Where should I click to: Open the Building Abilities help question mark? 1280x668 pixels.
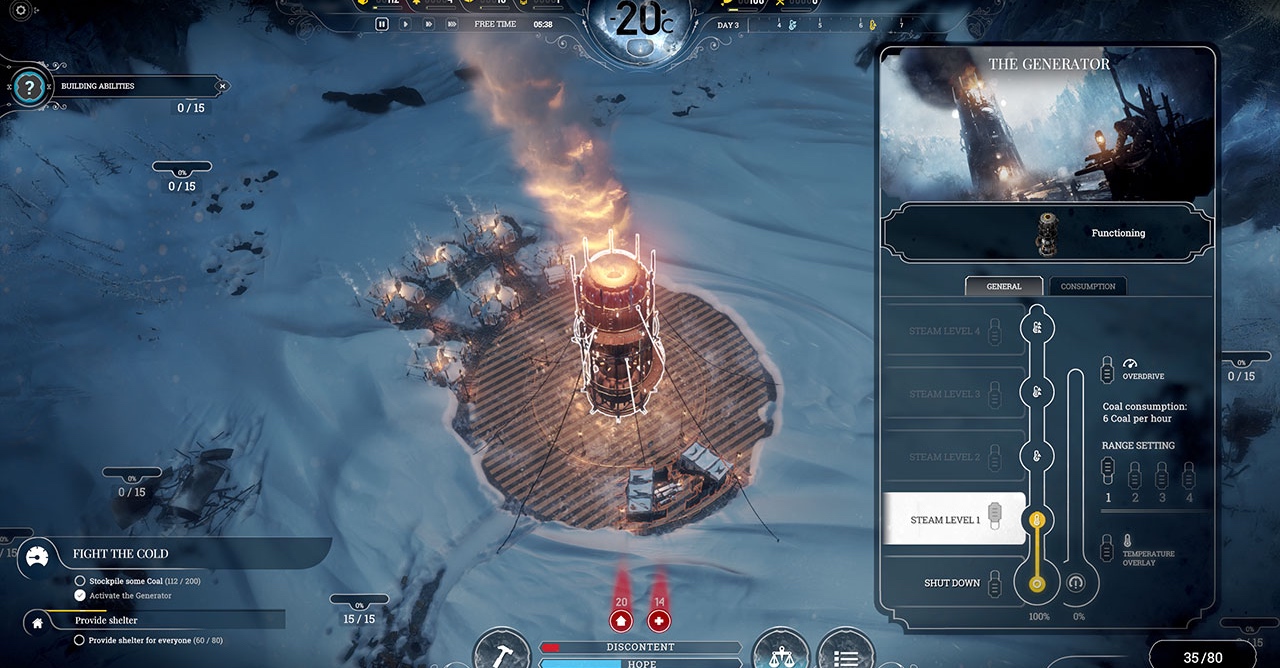point(31,87)
